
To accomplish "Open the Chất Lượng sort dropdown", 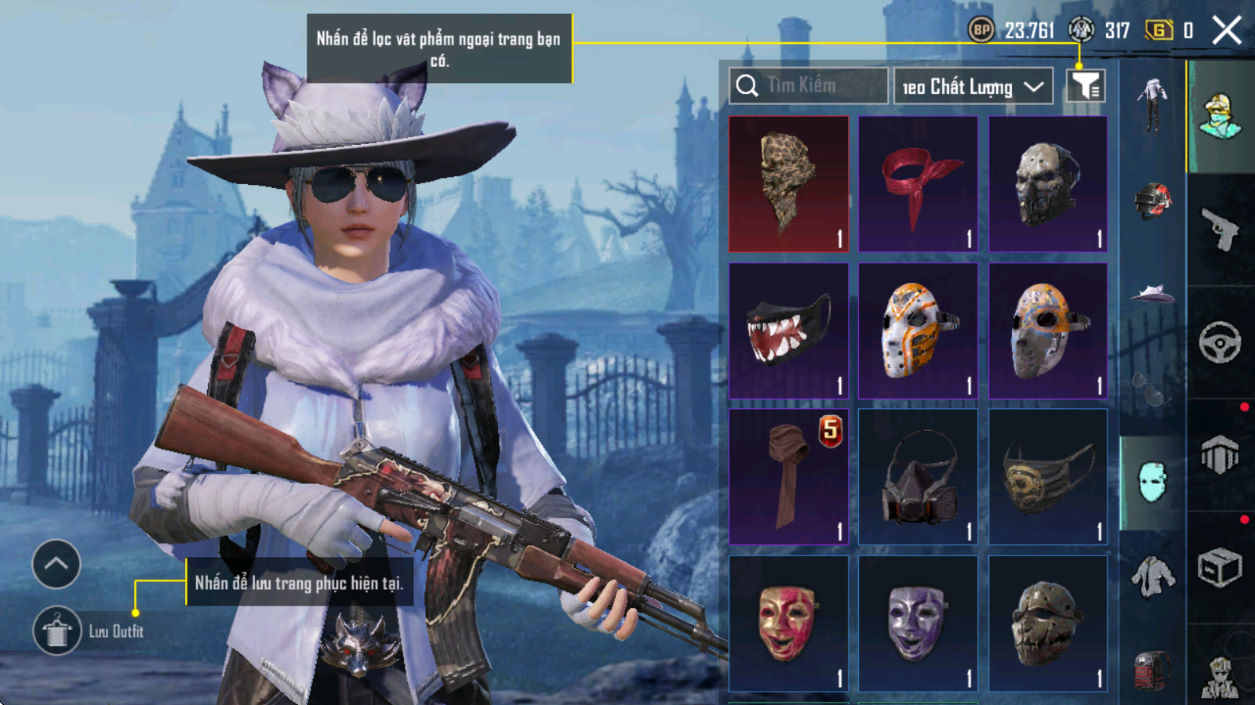I will click(x=973, y=87).
